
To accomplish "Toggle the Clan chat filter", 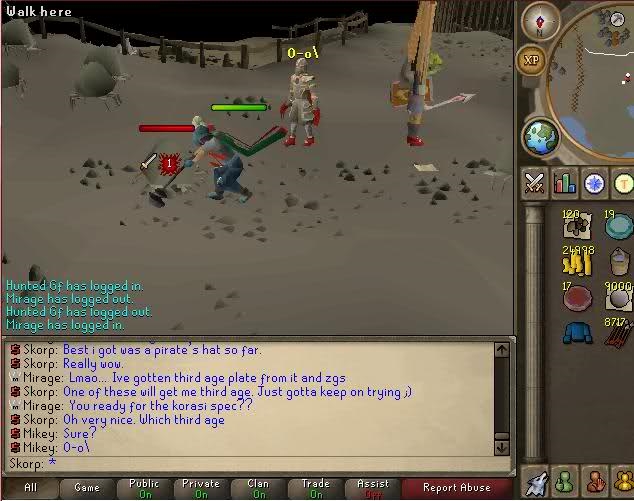I will (259, 488).
